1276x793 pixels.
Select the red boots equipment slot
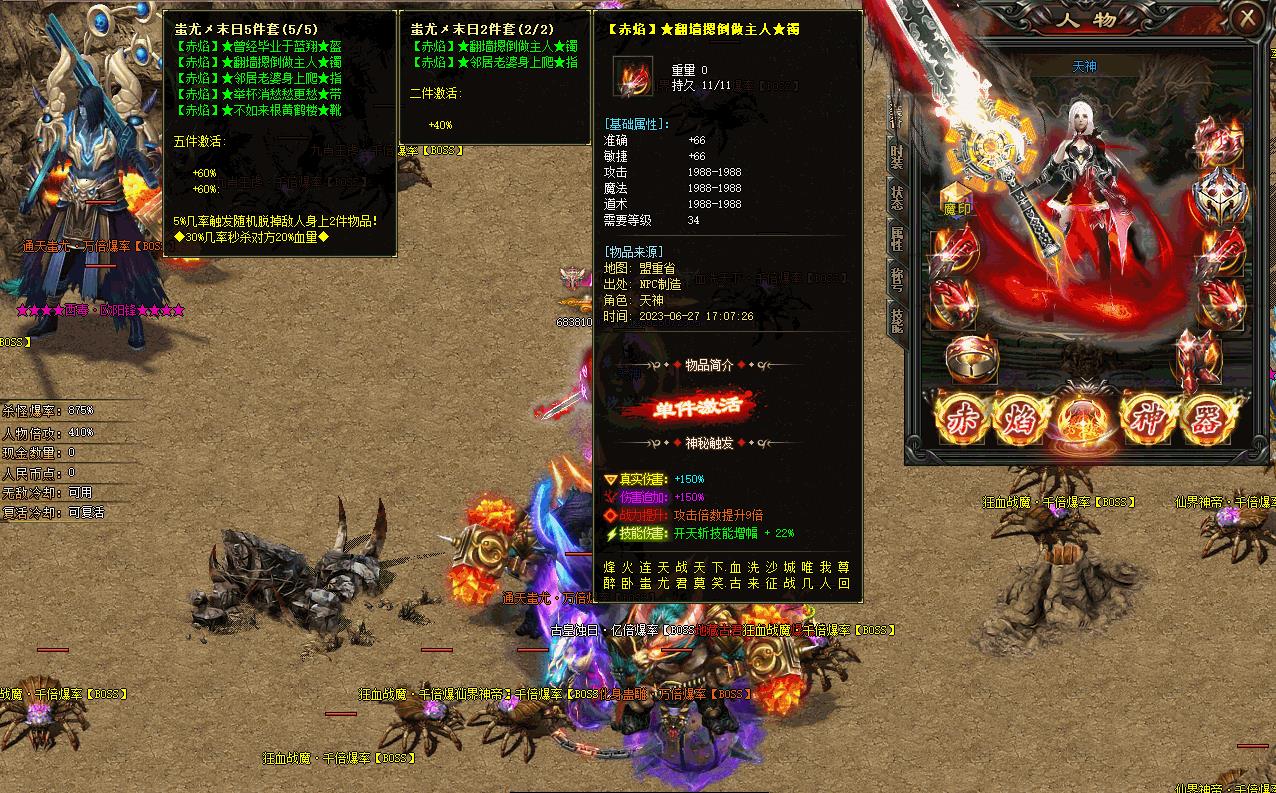click(x=1196, y=358)
